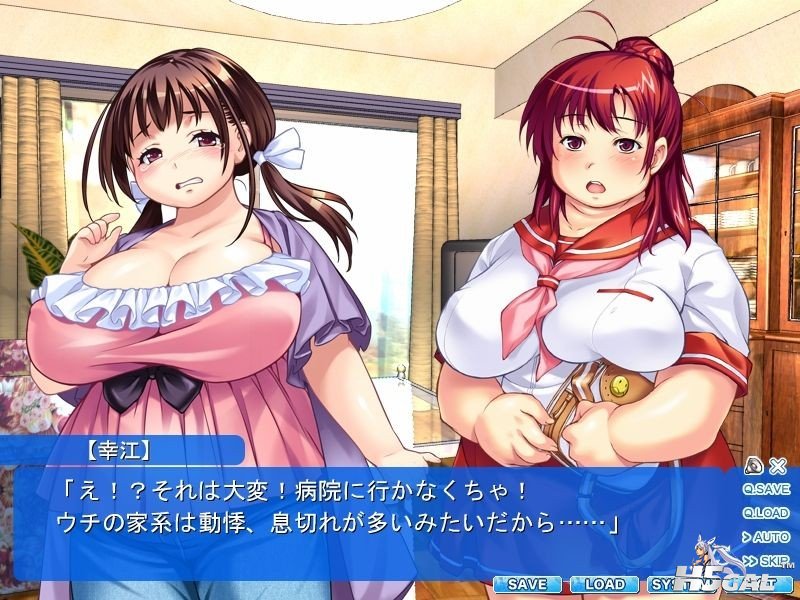Quick load with Q.LOAD
The height and width of the screenshot is (600, 800).
[x=767, y=513]
